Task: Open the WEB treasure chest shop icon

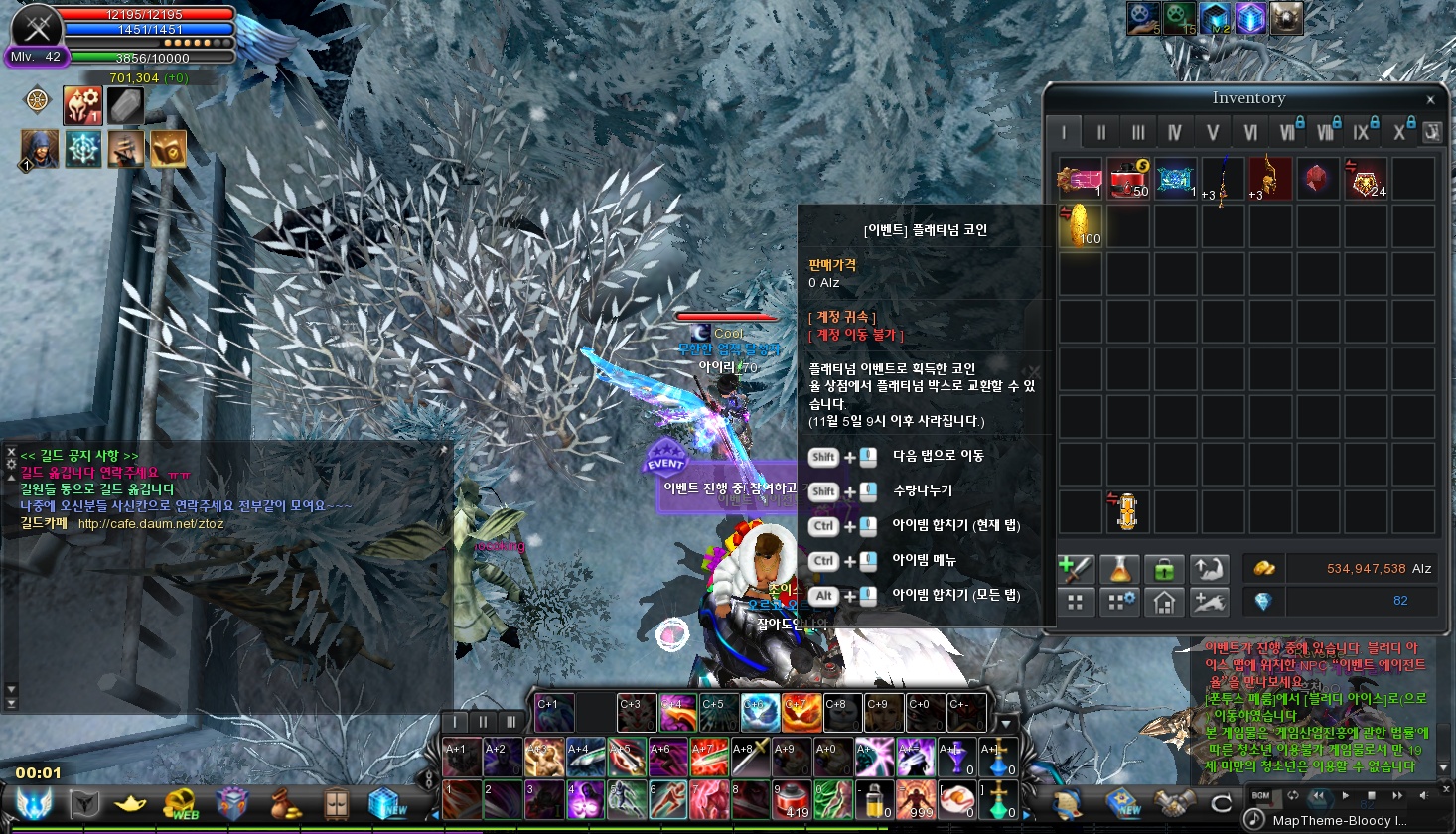Action: click(x=181, y=803)
